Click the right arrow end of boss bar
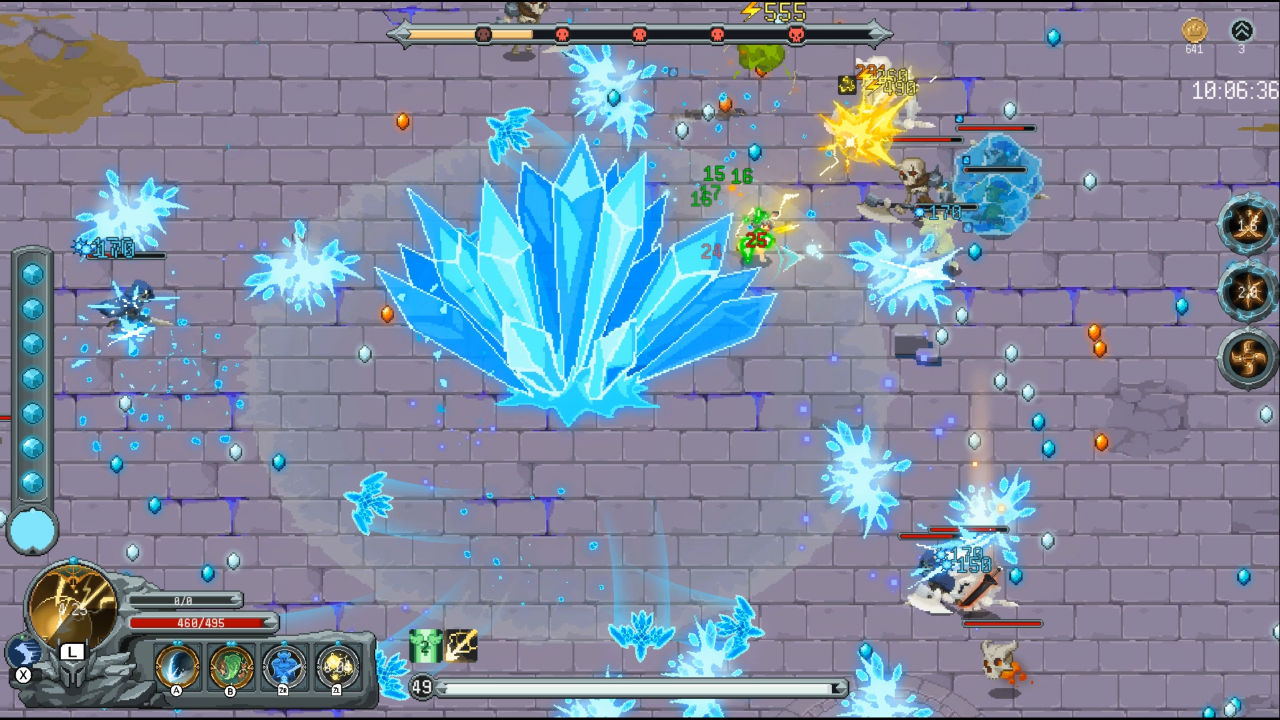Screen dimensions: 1280x720 pyautogui.click(x=880, y=33)
